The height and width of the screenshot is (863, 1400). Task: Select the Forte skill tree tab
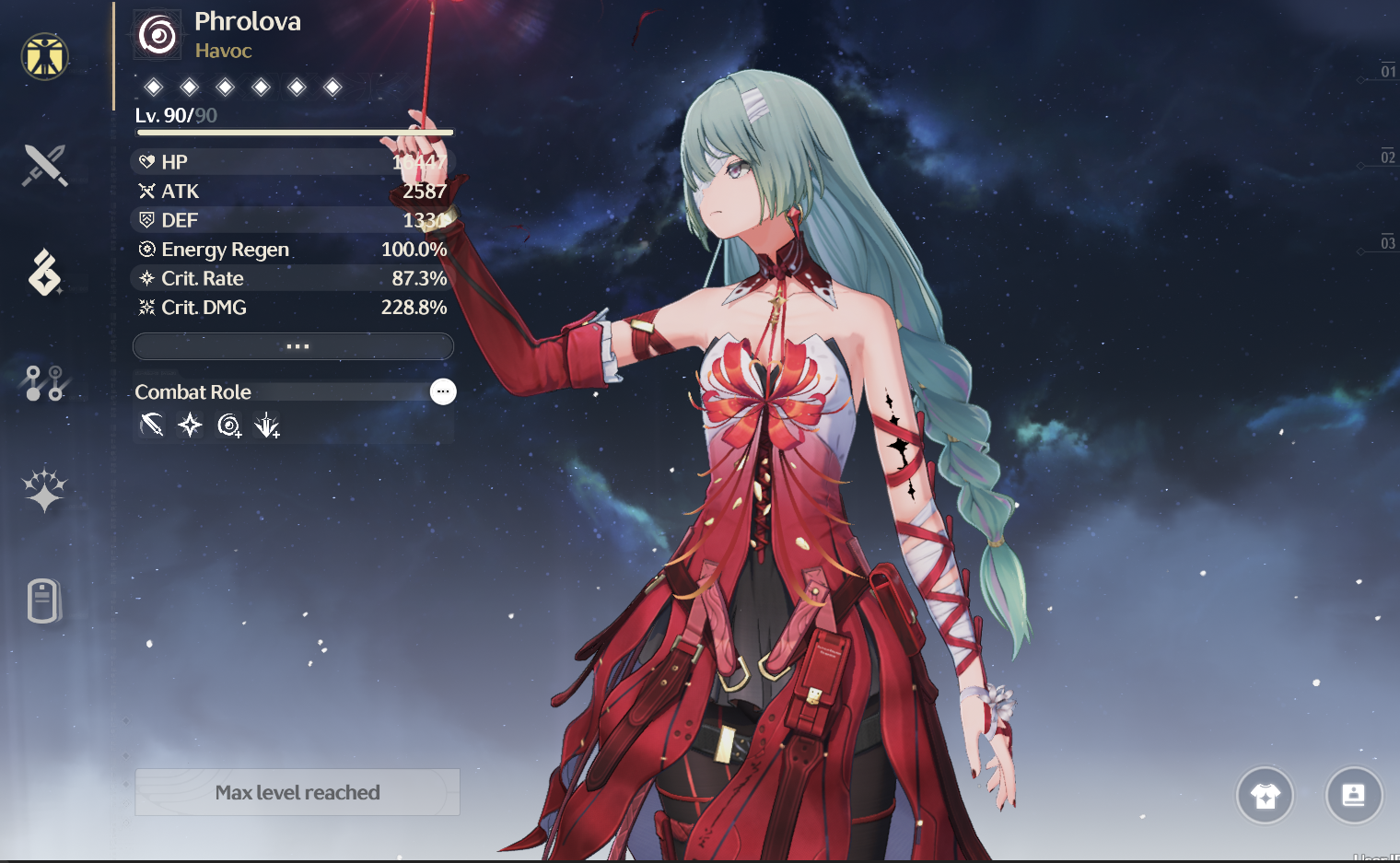(44, 382)
